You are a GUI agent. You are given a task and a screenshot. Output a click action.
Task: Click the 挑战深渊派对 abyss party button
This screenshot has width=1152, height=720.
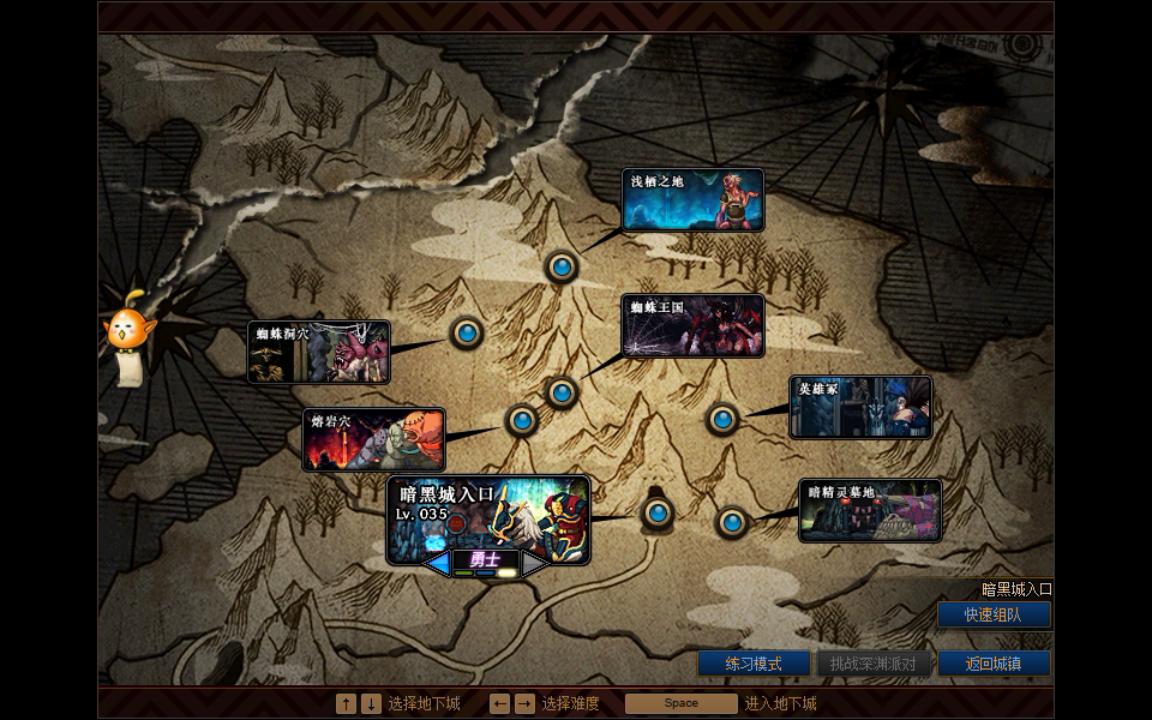(x=874, y=663)
